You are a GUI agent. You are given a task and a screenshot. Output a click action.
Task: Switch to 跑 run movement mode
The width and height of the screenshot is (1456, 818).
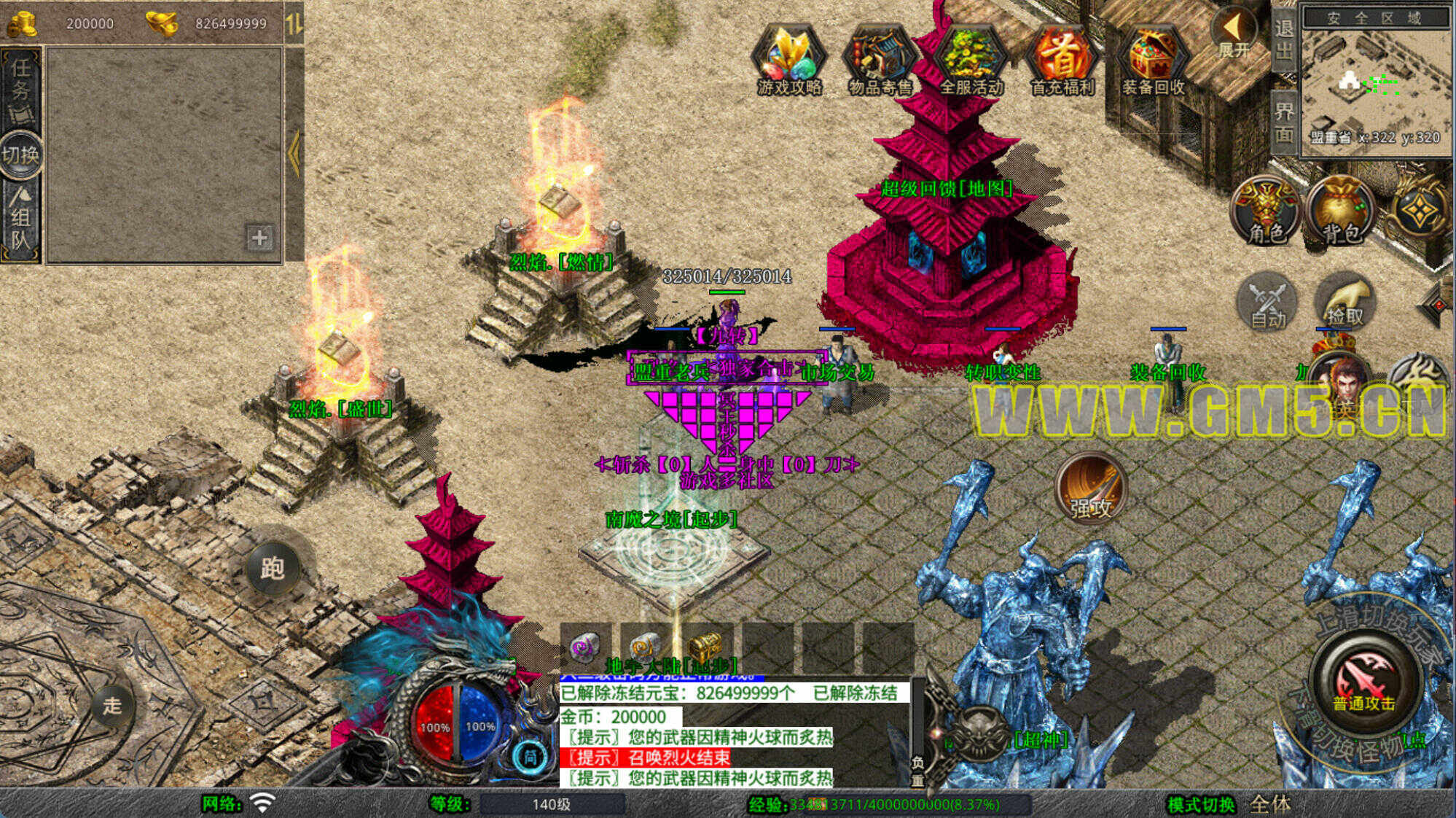pyautogui.click(x=273, y=567)
